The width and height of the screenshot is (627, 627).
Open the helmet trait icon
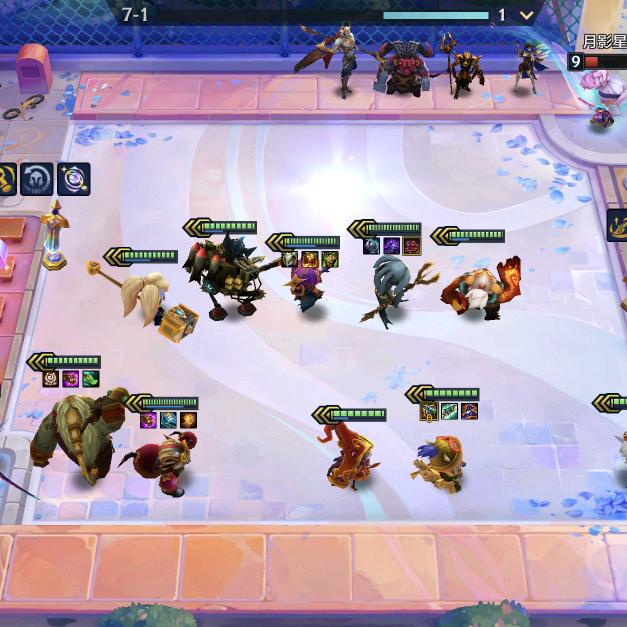tap(37, 179)
